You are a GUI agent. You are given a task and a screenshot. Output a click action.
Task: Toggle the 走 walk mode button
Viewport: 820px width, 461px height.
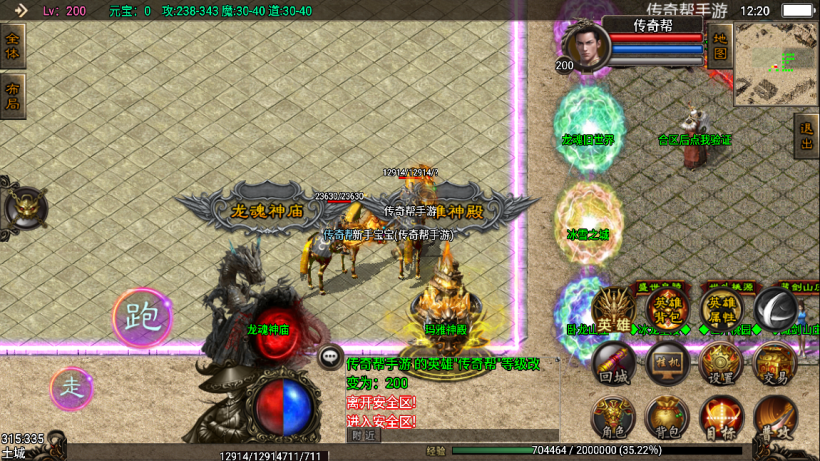click(71, 386)
